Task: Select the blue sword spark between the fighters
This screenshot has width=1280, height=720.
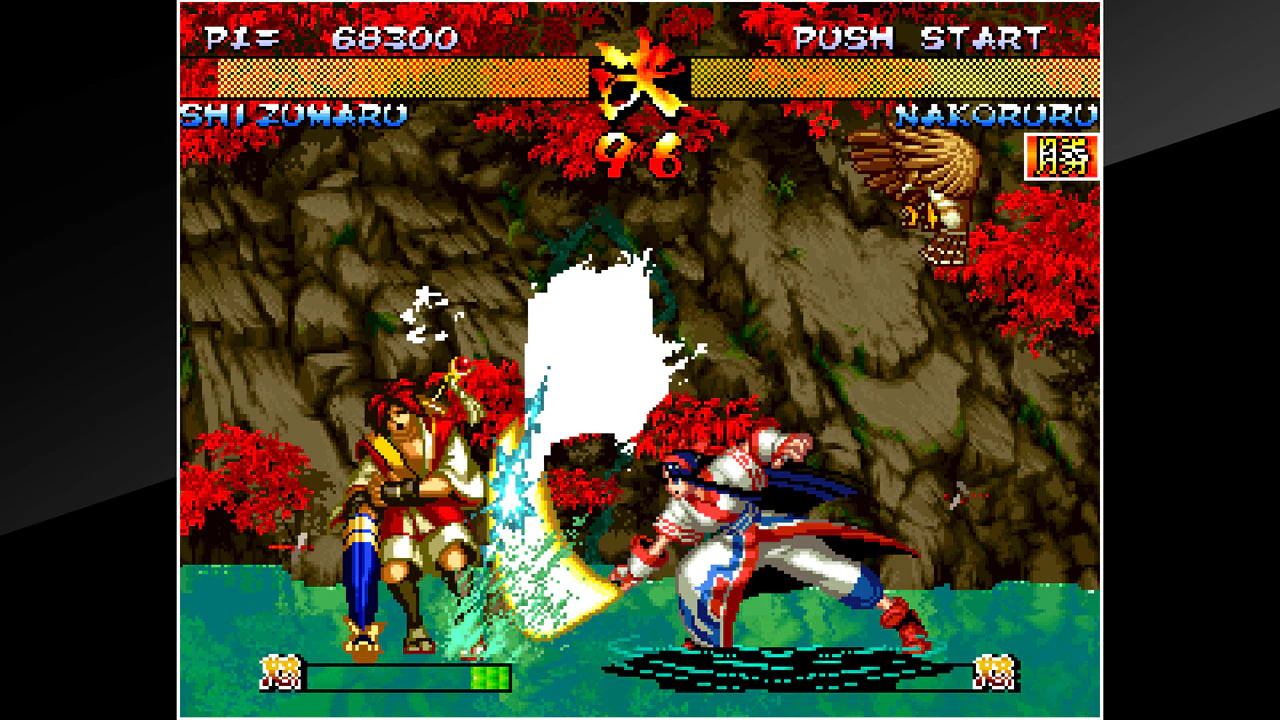Action: (515, 490)
